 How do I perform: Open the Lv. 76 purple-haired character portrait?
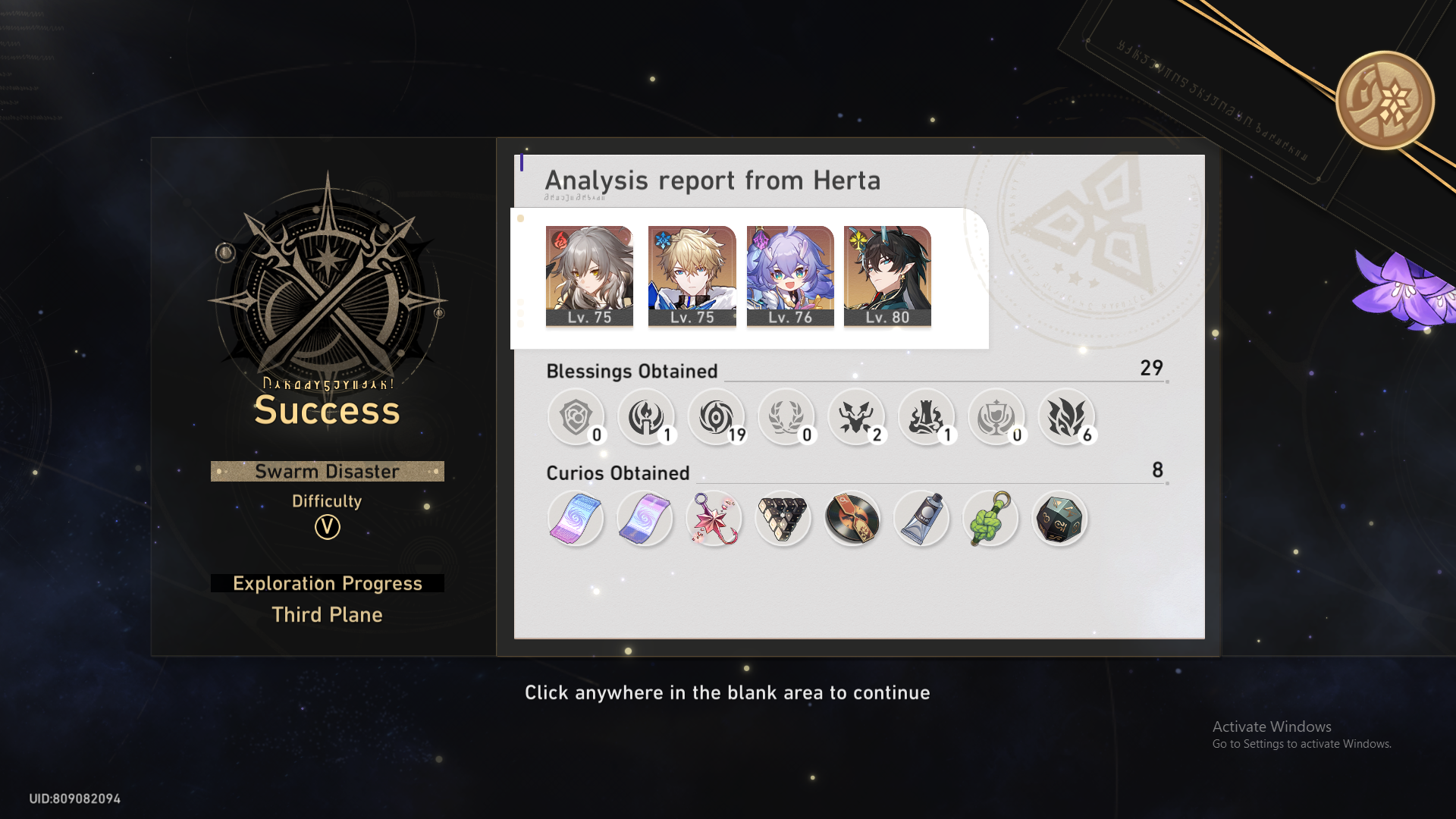(x=789, y=275)
